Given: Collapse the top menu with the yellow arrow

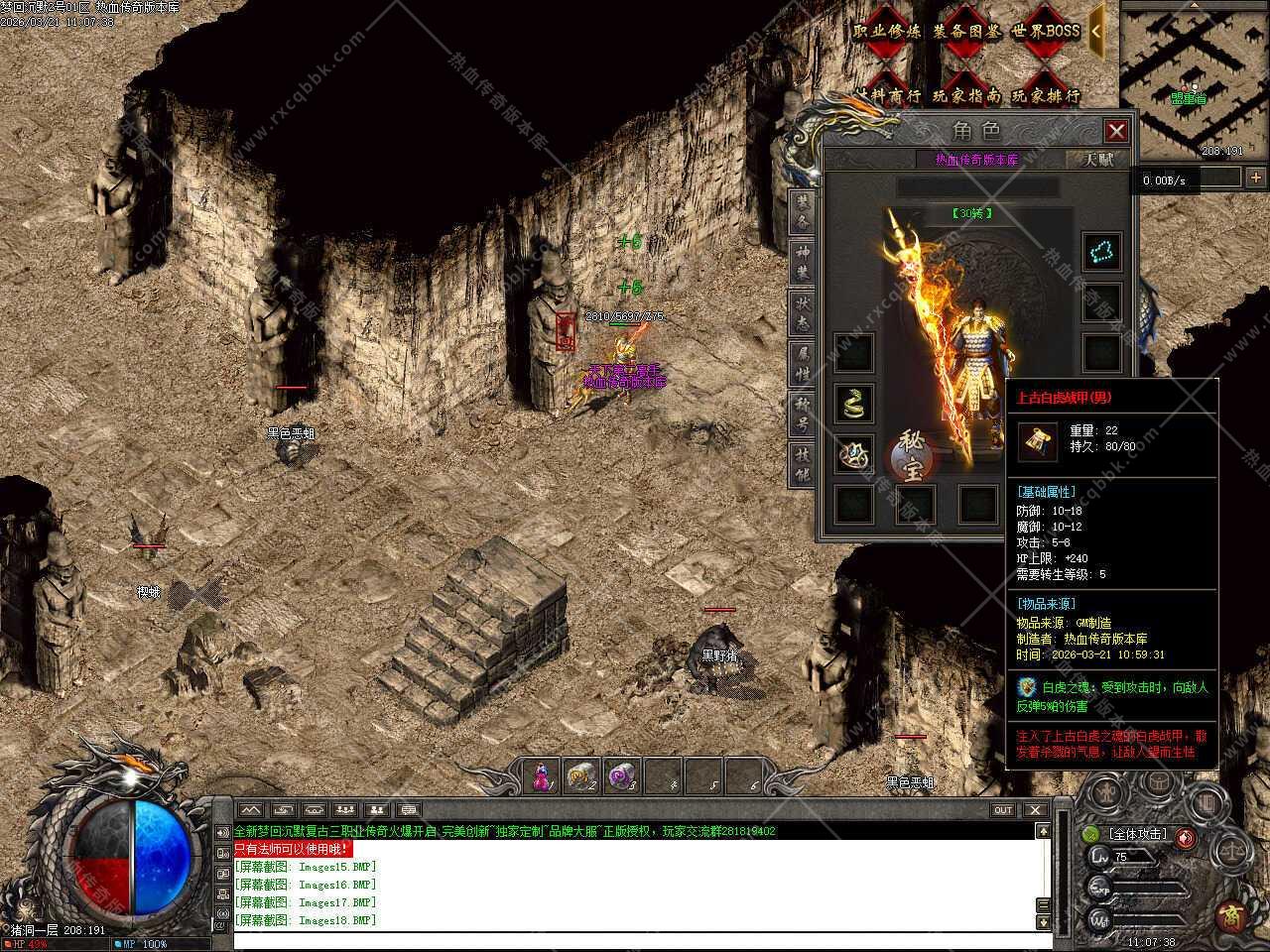Looking at the screenshot, I should pos(1095,31).
